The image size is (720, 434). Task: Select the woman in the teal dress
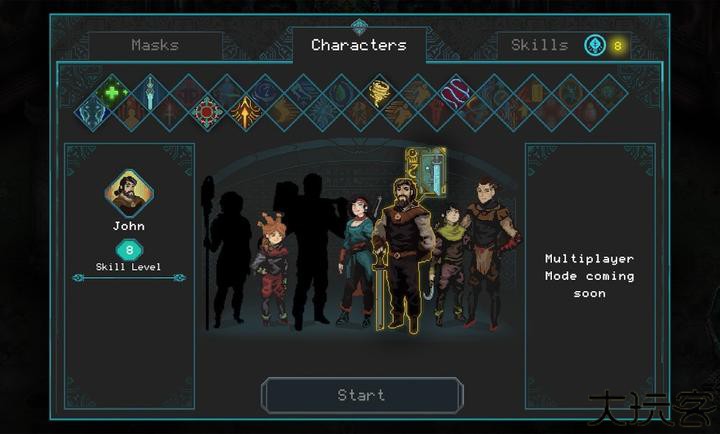coord(355,258)
